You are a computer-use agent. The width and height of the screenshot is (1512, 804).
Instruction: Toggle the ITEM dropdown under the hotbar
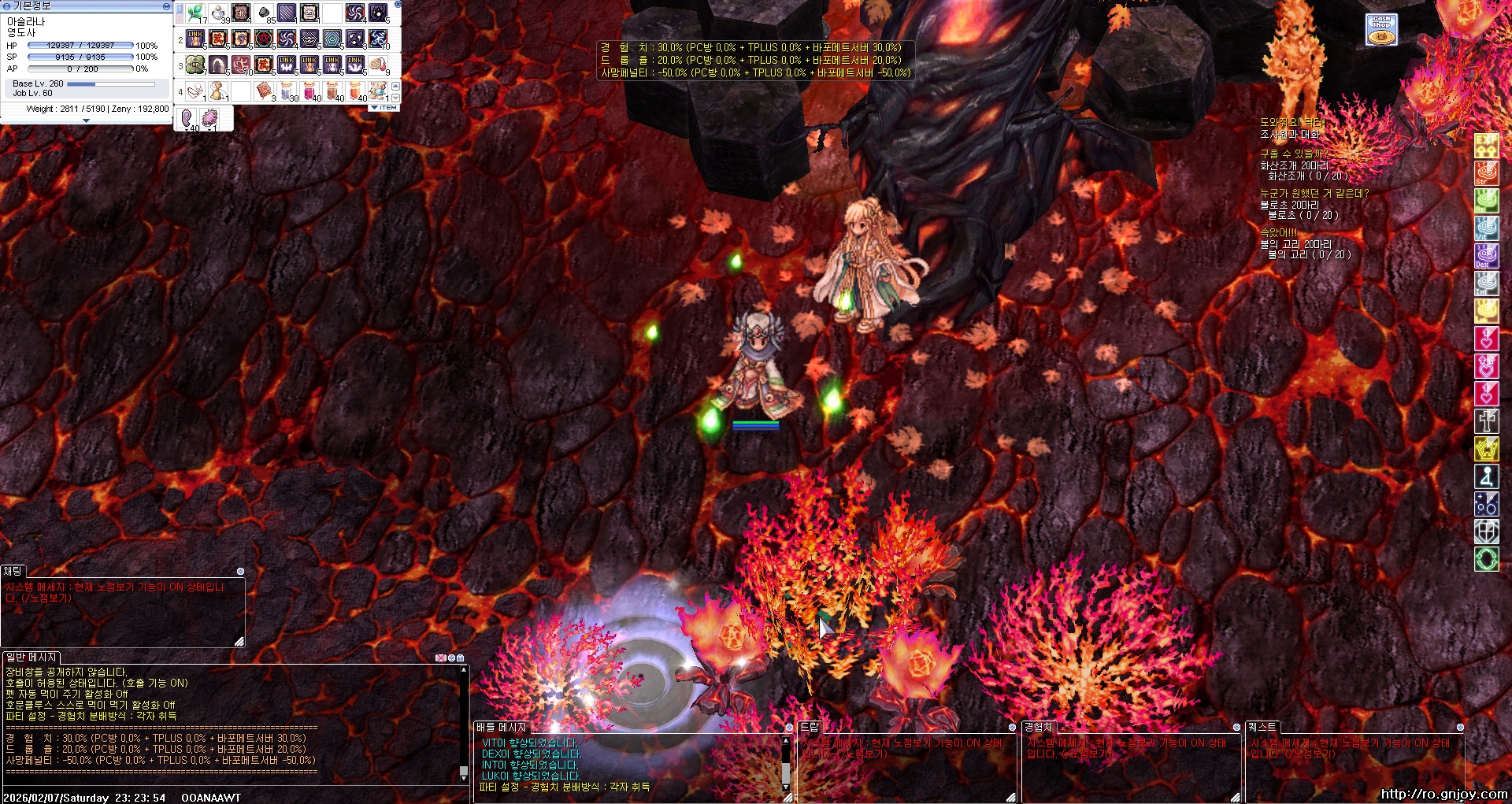click(x=384, y=108)
